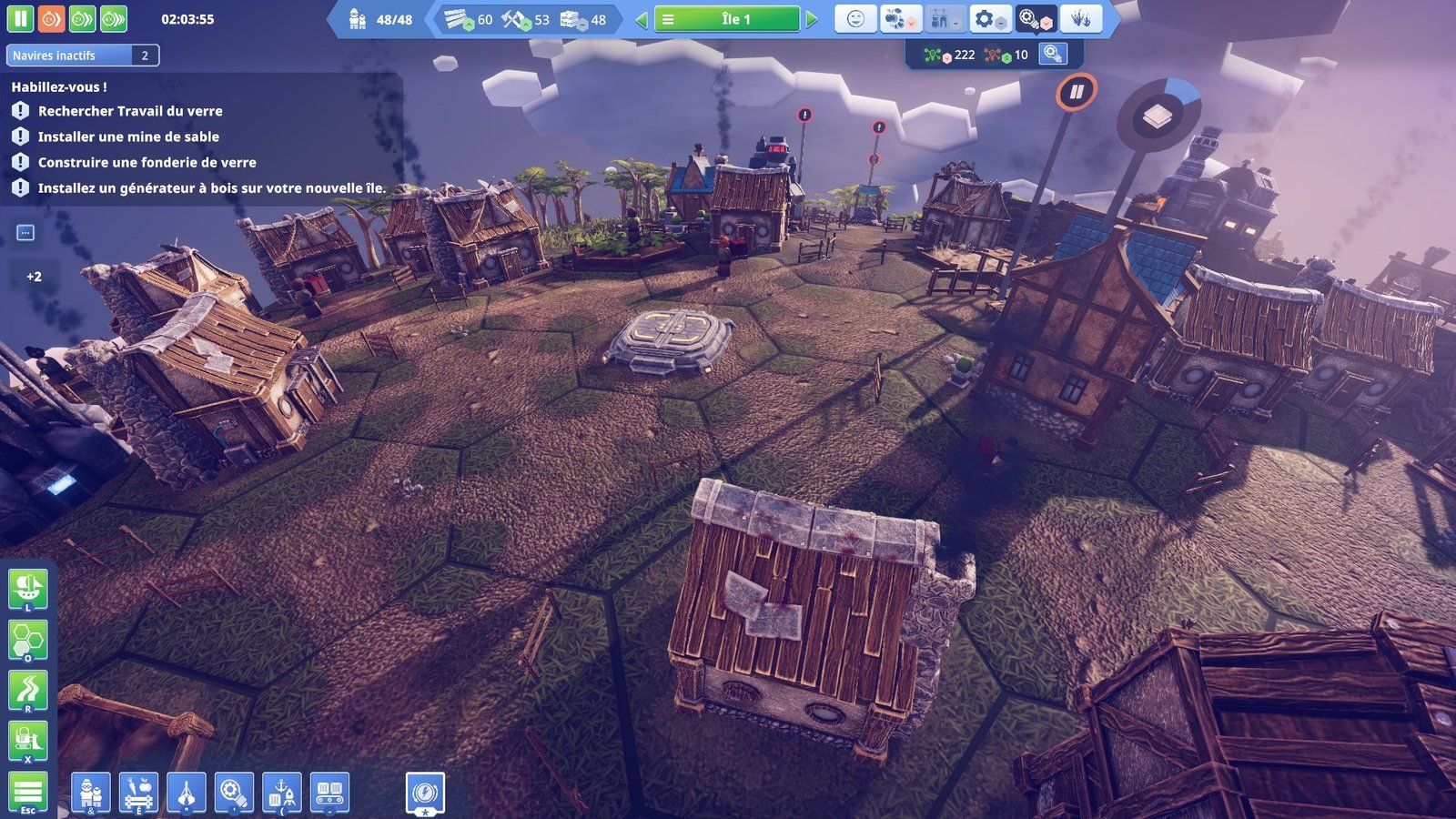Image resolution: width=1456 pixels, height=819 pixels.
Task: Open the housing build category
Action: point(91,793)
